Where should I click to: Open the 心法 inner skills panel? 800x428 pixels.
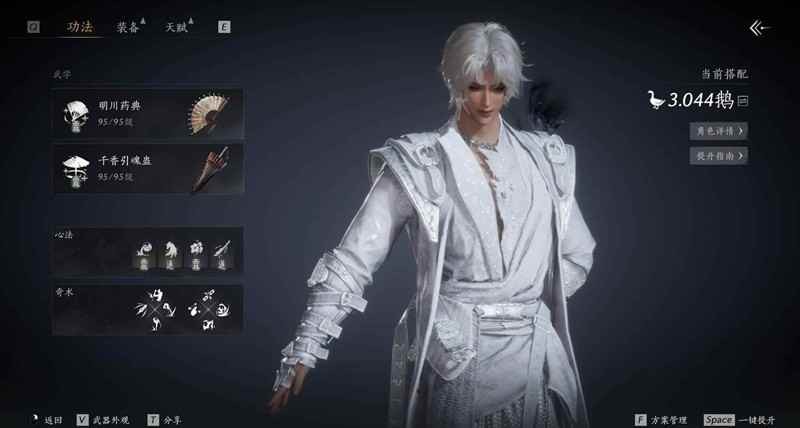click(147, 249)
